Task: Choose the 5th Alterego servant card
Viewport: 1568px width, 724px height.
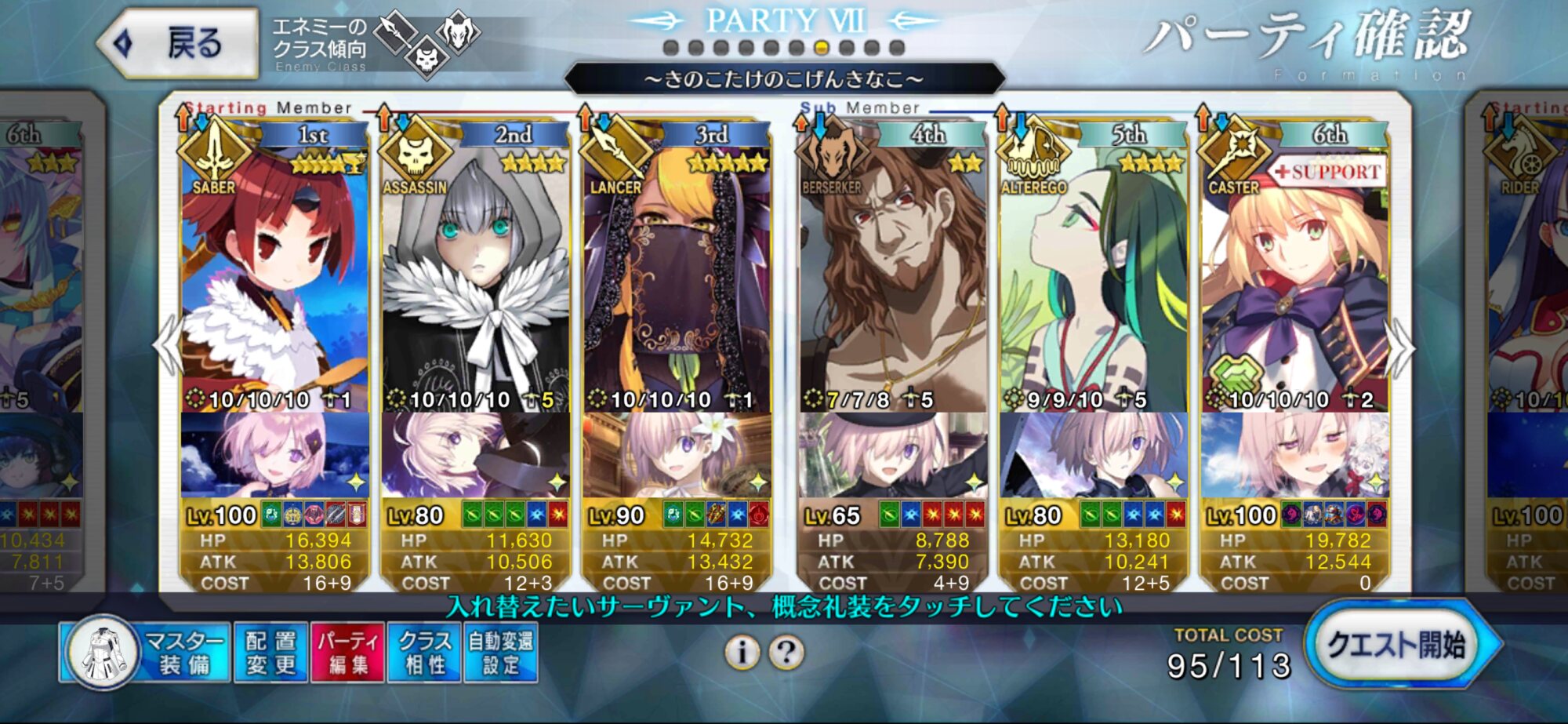Action: [1093, 275]
